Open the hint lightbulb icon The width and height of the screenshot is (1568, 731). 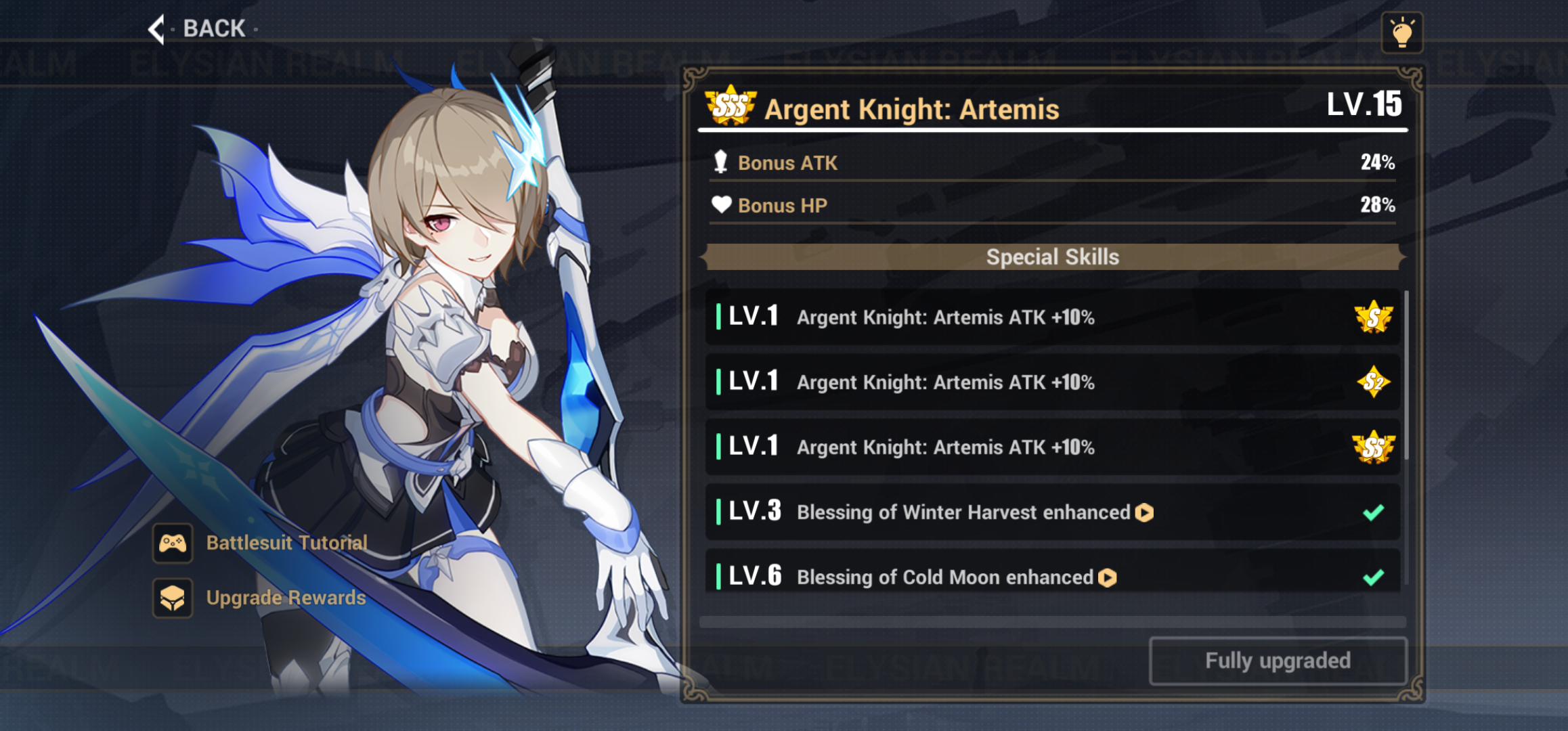click(x=1403, y=31)
